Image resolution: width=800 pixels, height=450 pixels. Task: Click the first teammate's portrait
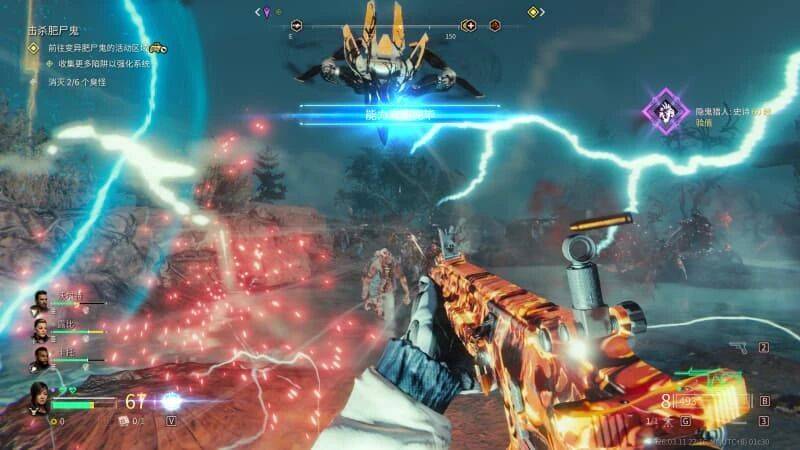pos(41,301)
